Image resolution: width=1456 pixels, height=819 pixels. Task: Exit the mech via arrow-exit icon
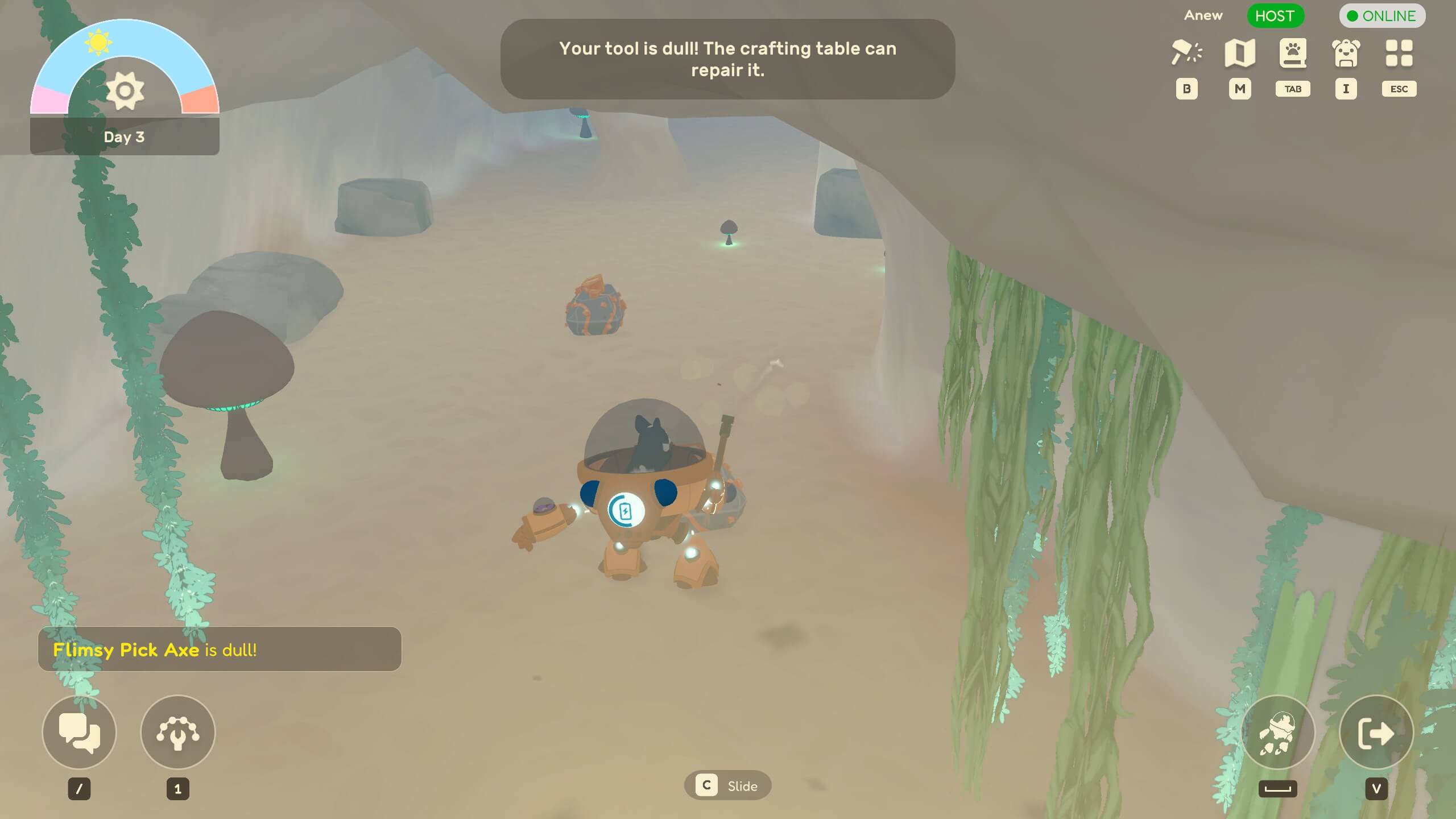pyautogui.click(x=1377, y=733)
